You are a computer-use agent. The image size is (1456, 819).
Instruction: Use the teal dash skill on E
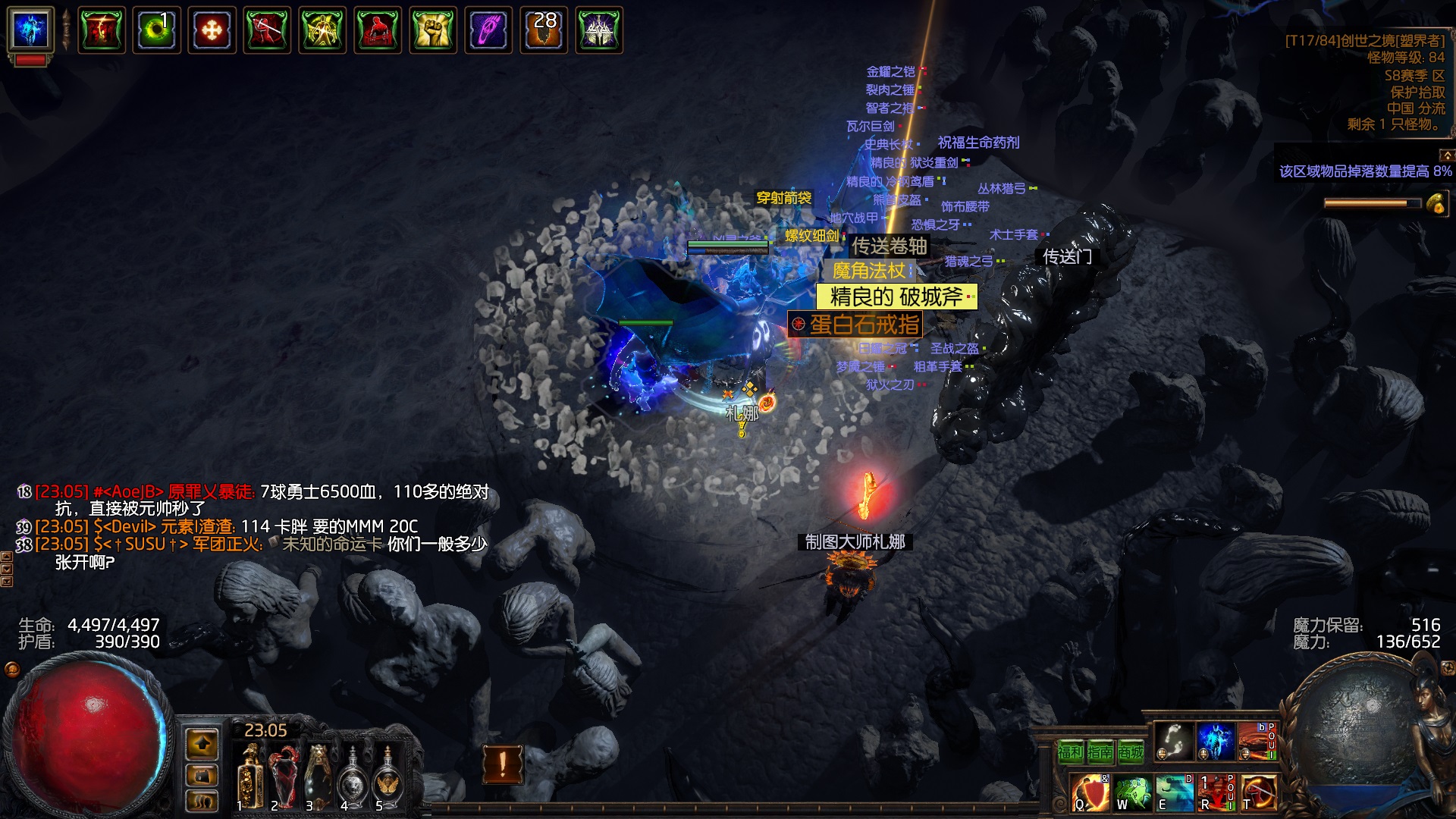1174,792
